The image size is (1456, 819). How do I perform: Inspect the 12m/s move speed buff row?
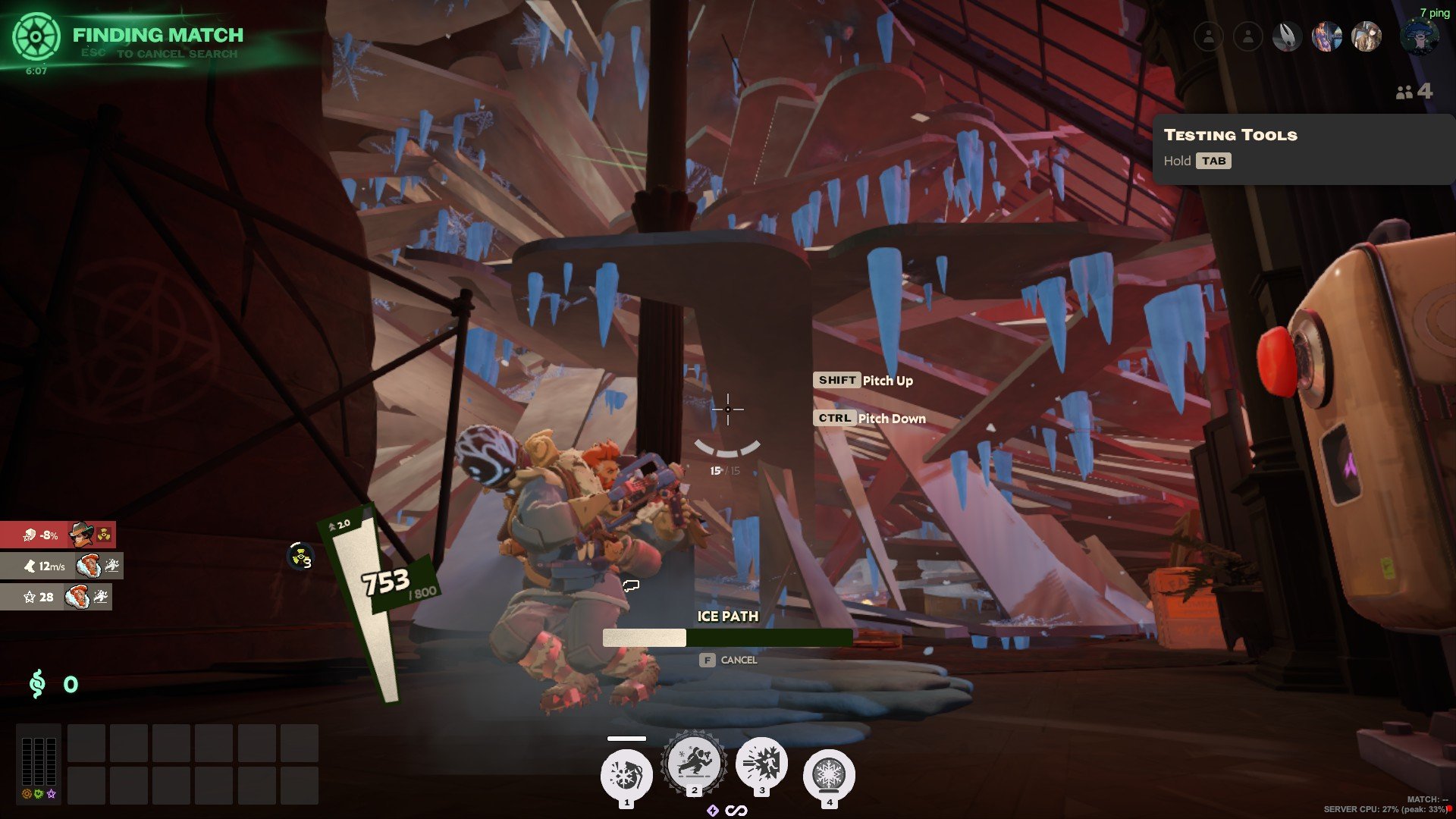tap(61, 566)
